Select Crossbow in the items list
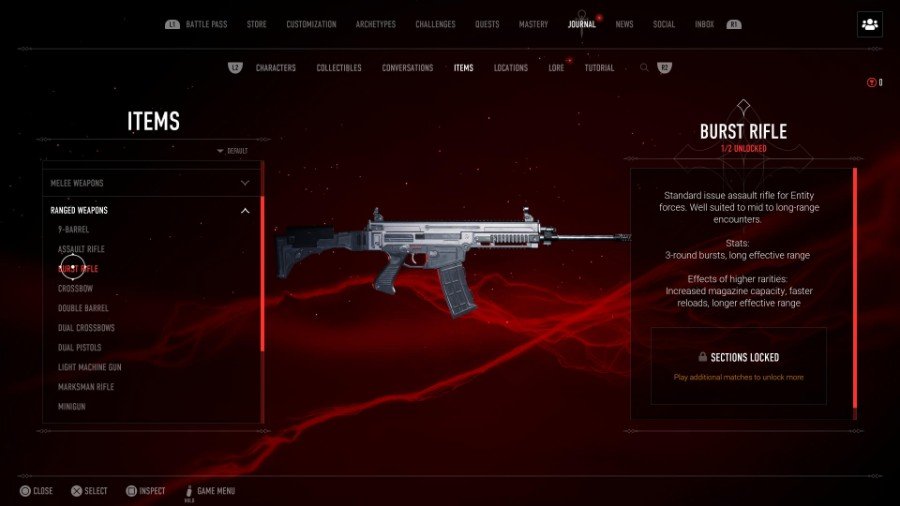Viewport: 900px width, 506px height. click(75, 289)
